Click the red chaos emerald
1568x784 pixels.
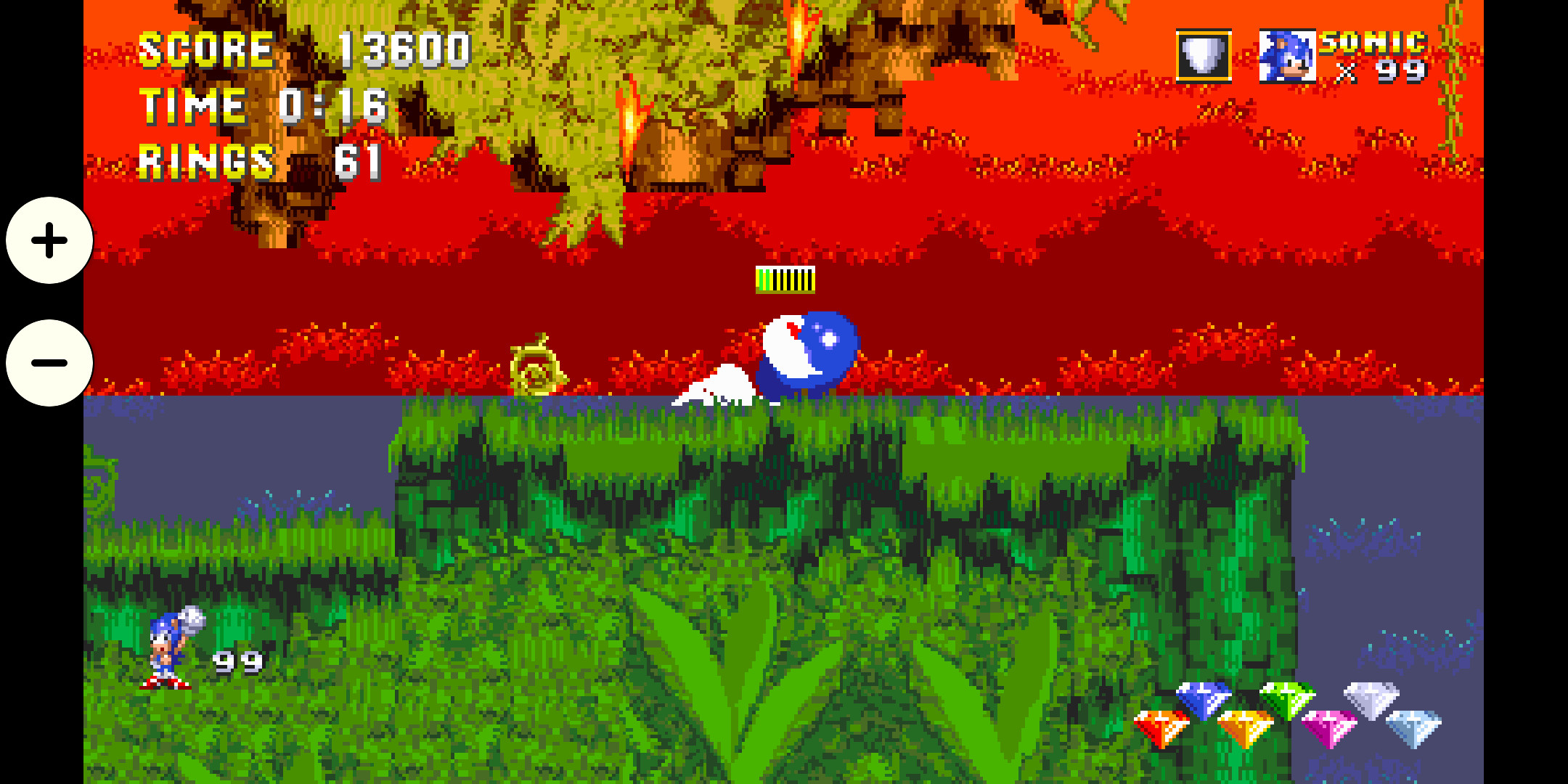1161,725
